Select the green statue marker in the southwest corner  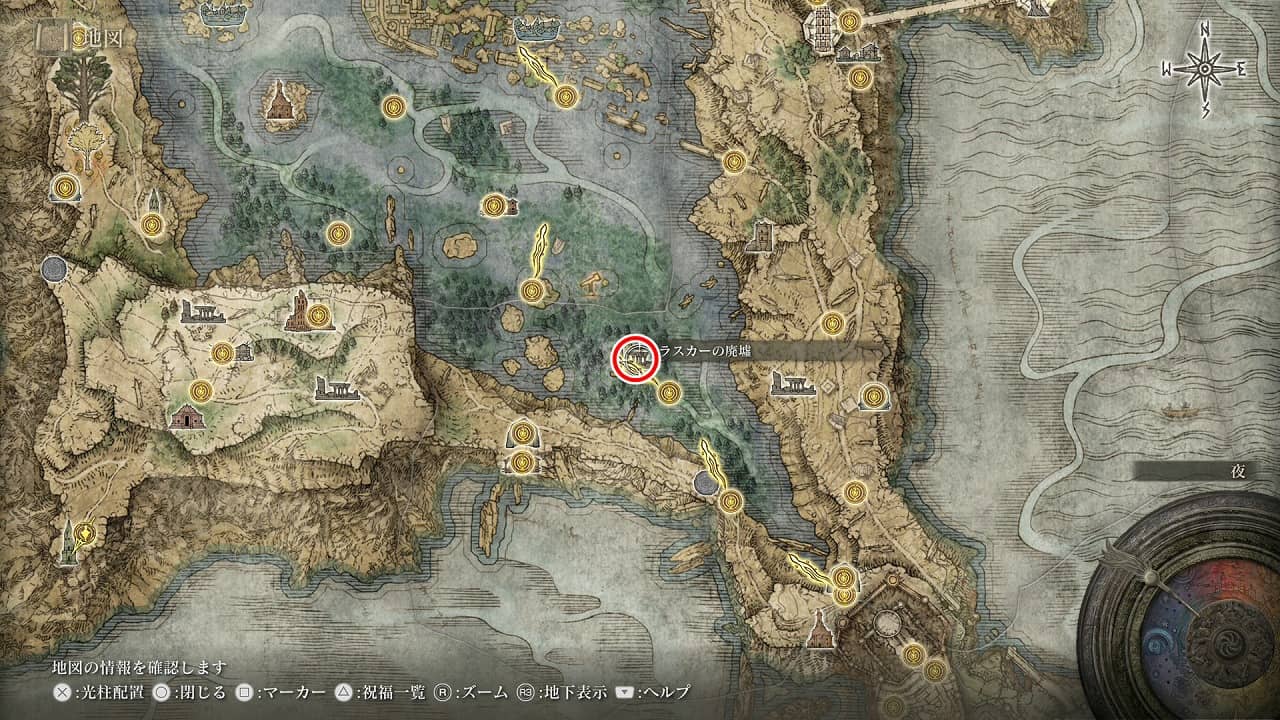click(67, 541)
